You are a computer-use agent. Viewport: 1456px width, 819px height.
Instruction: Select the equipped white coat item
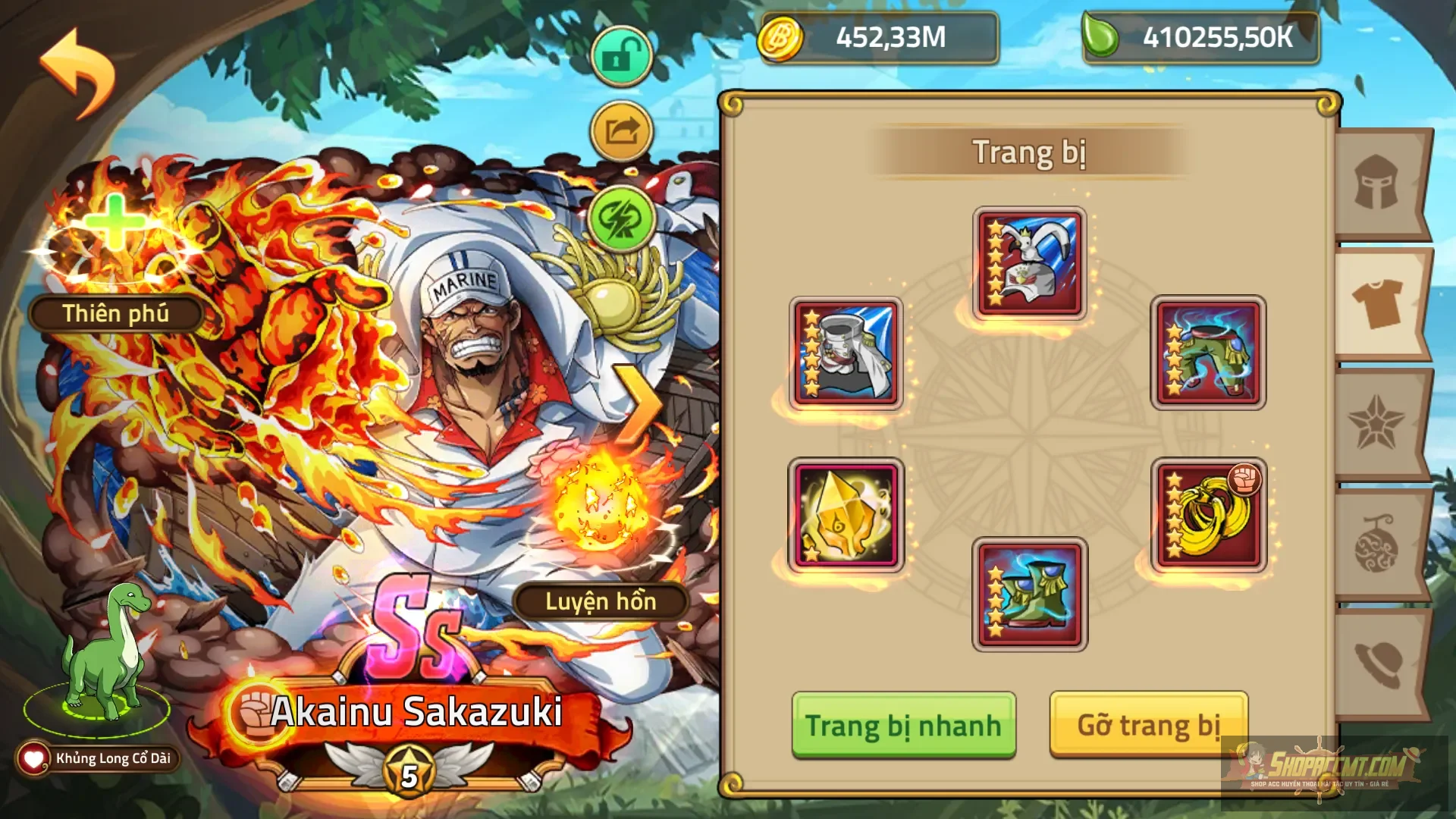pyautogui.click(x=846, y=353)
